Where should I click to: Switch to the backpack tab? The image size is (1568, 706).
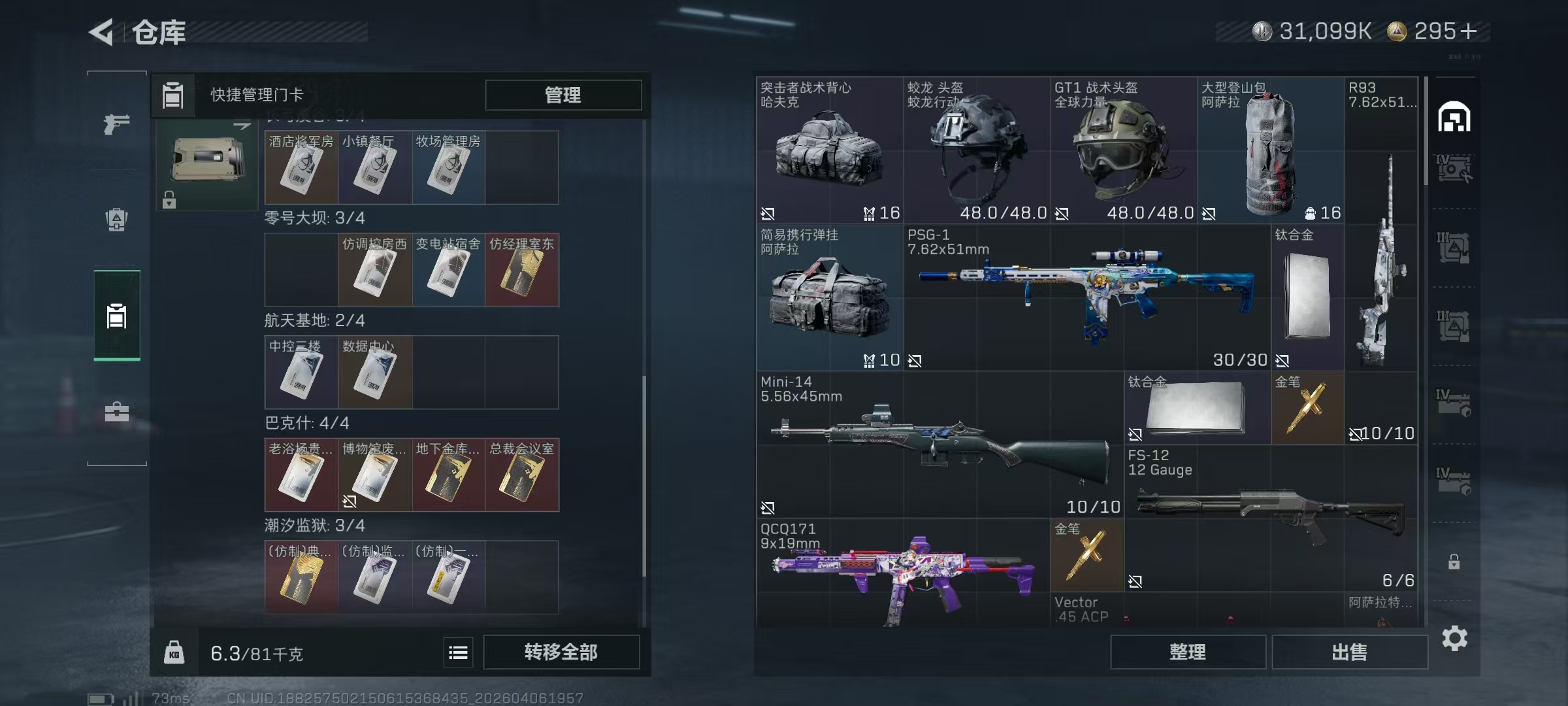pos(116,220)
